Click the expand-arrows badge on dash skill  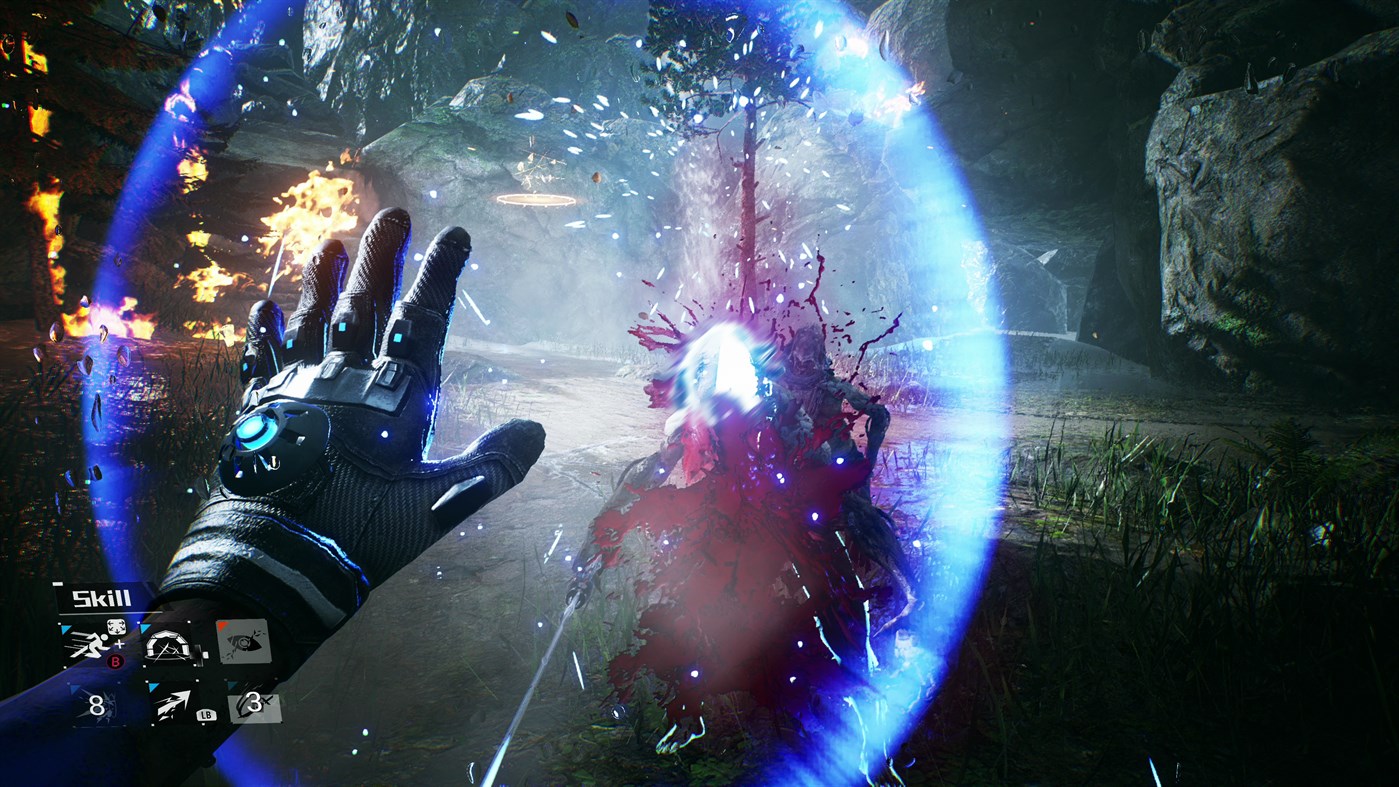(x=117, y=627)
